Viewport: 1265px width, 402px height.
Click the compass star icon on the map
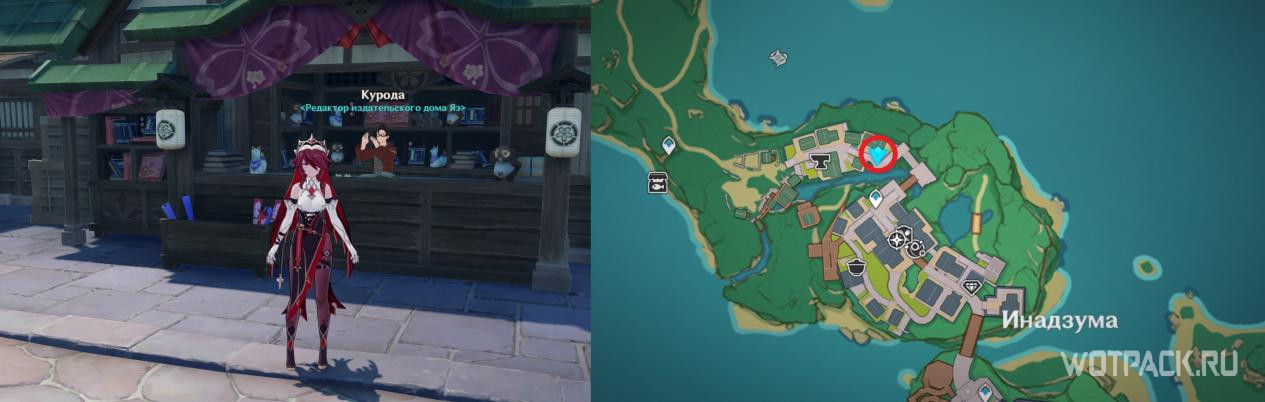[898, 240]
